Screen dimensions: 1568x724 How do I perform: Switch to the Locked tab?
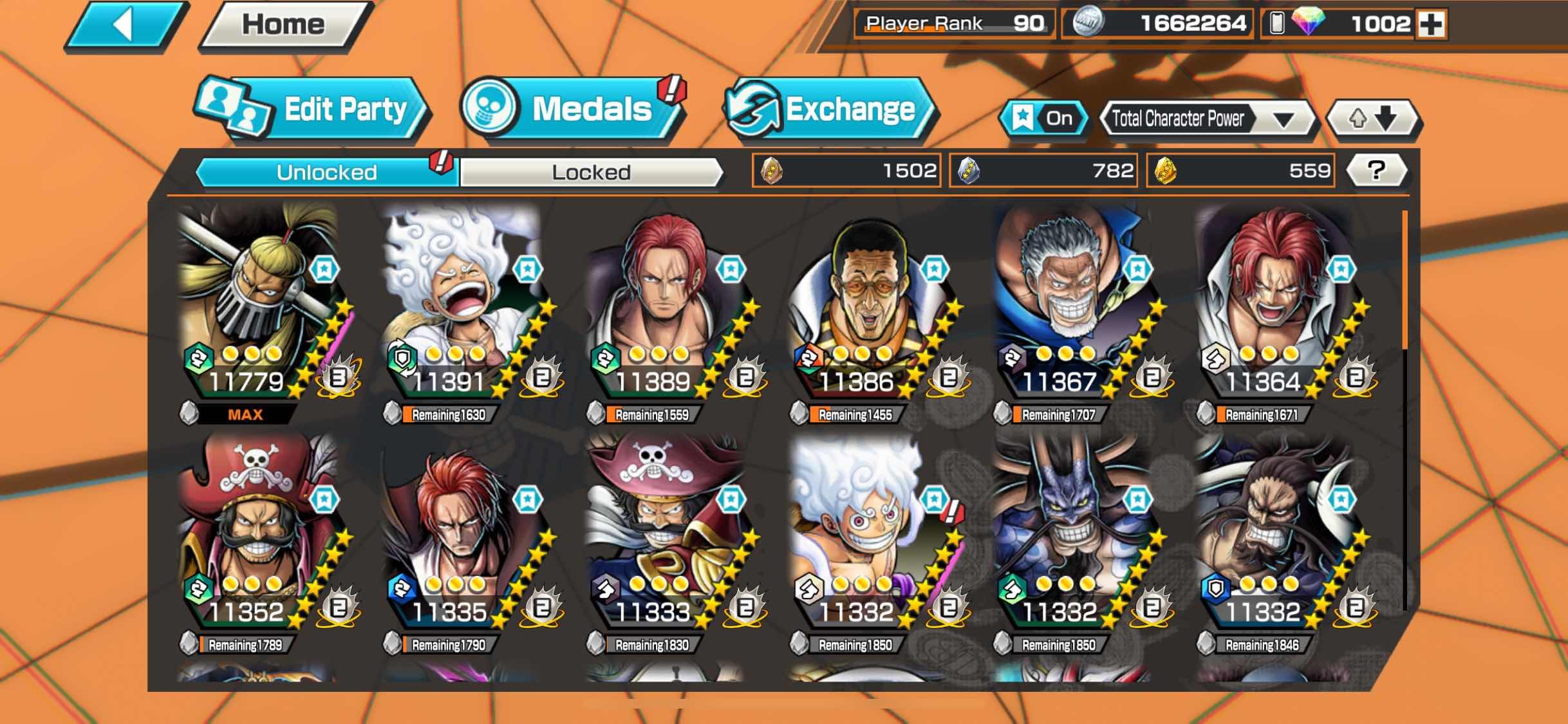(x=591, y=172)
